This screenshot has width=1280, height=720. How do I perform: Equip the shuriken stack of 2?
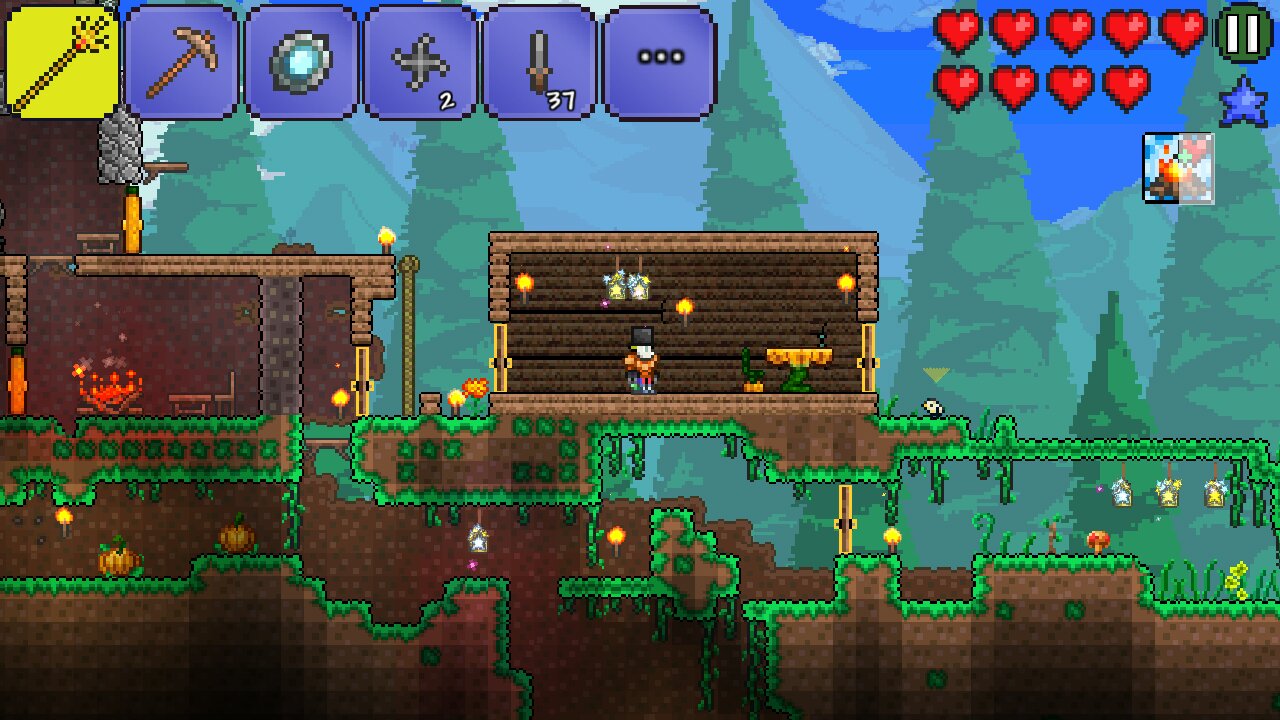tap(420, 62)
